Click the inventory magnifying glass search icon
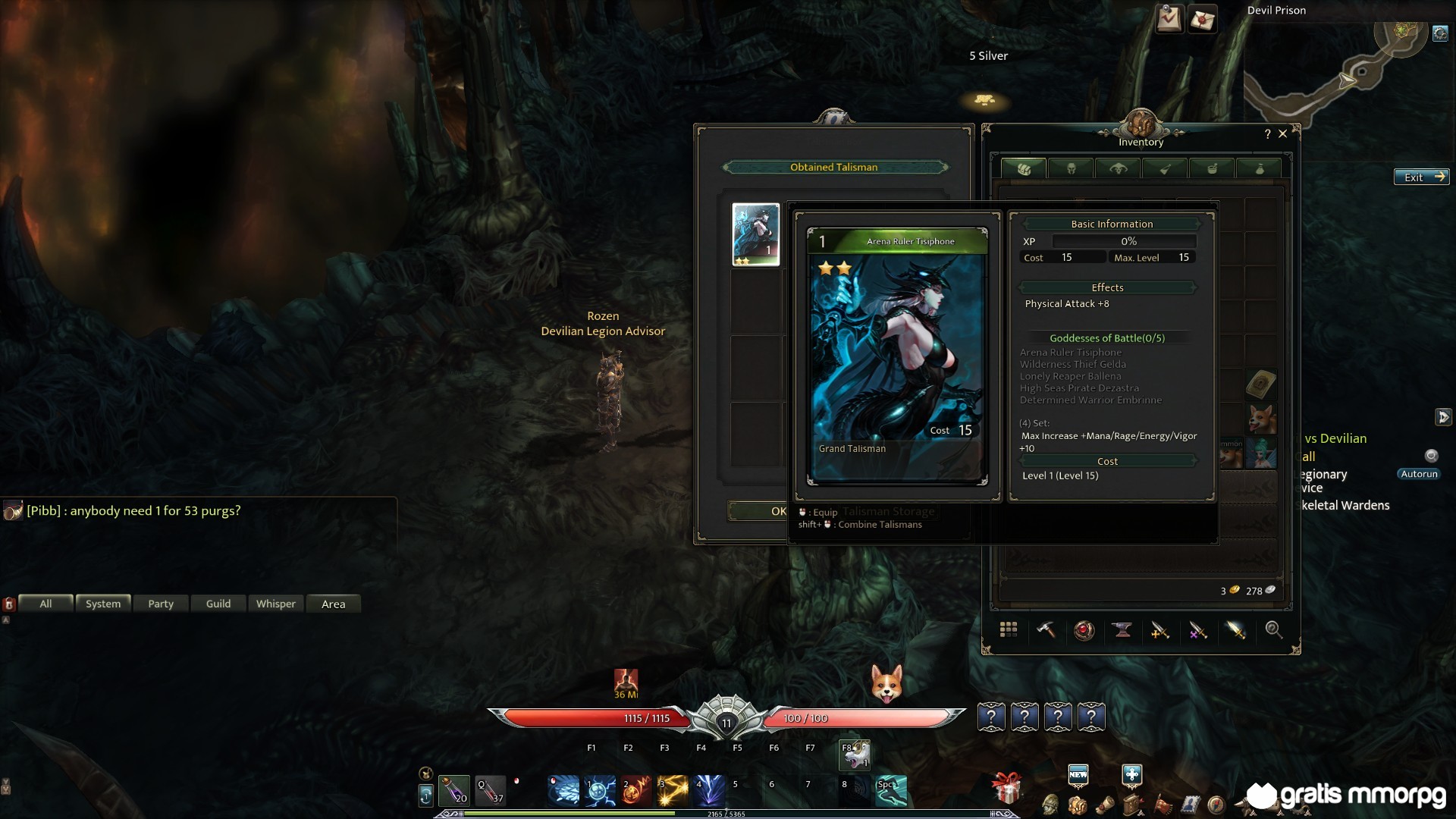The width and height of the screenshot is (1456, 819). click(x=1273, y=630)
